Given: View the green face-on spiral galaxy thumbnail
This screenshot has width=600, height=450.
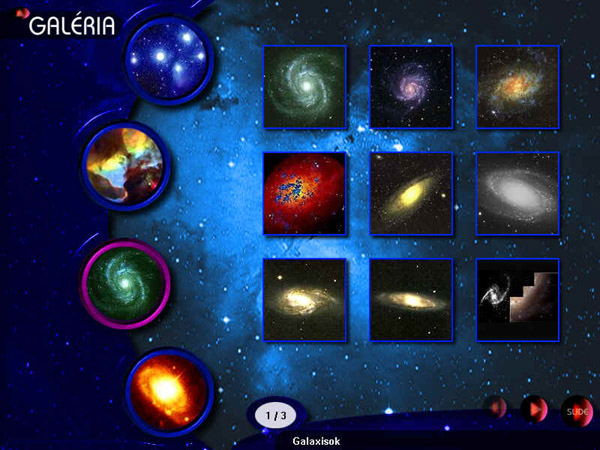Looking at the screenshot, I should pos(305,87).
